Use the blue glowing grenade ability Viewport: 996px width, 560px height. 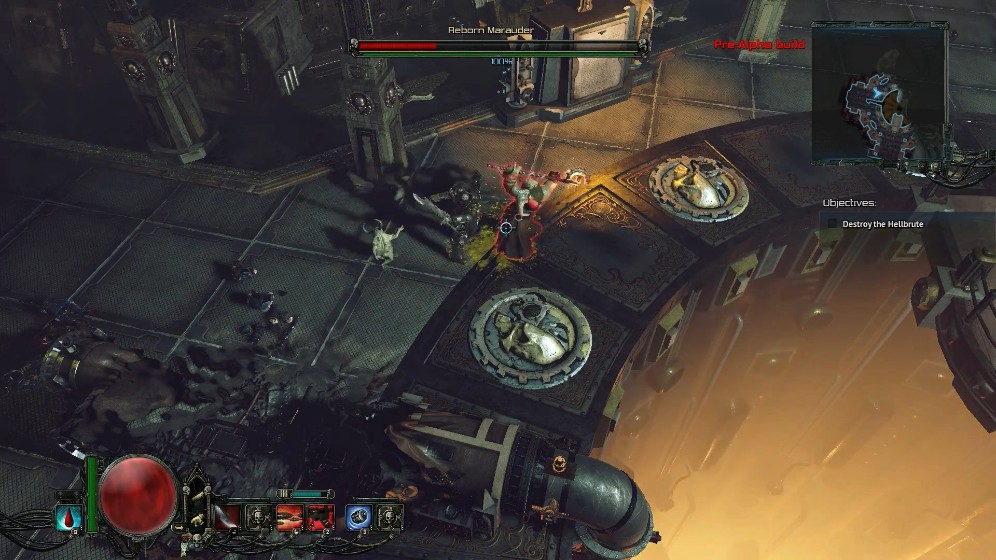[360, 517]
